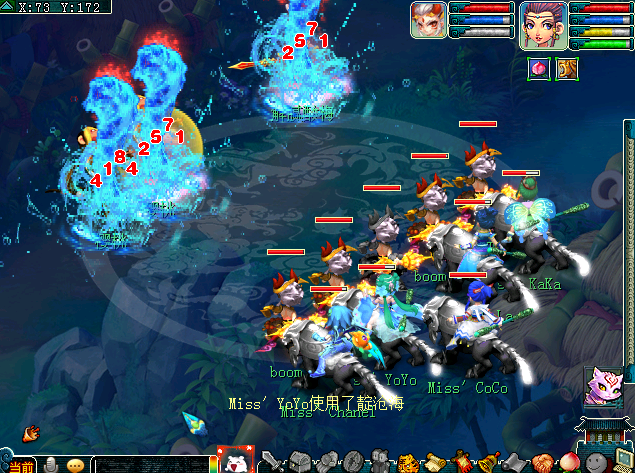Open the pagoda building menu
Viewport: 635px width, 473px height.
pyautogui.click(x=602, y=434)
